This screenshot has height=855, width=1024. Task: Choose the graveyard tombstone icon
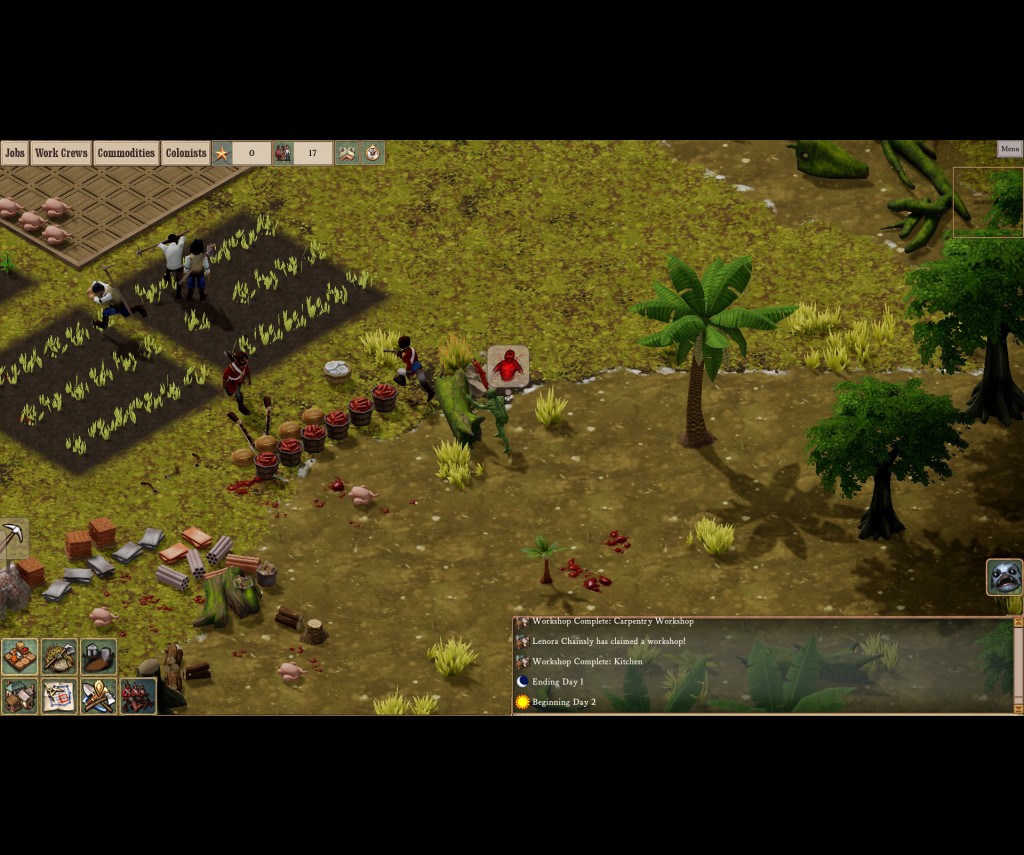pyautogui.click(x=98, y=657)
